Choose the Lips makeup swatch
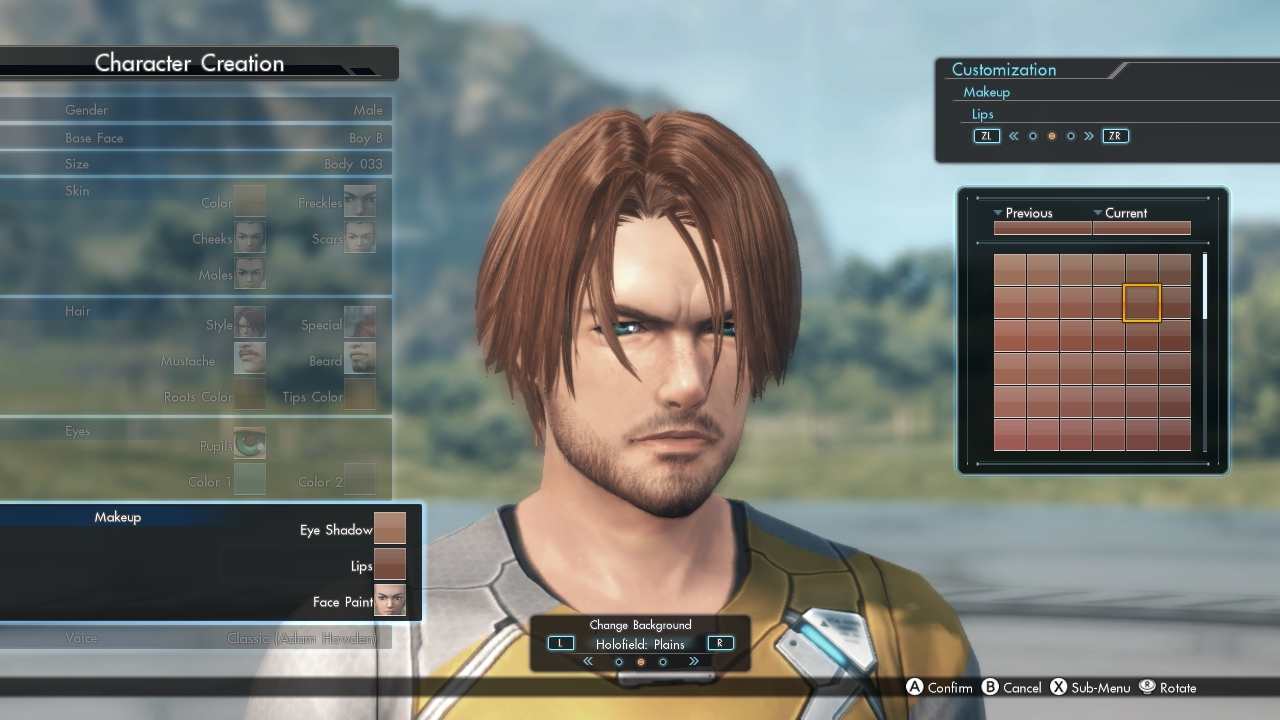 [x=389, y=565]
